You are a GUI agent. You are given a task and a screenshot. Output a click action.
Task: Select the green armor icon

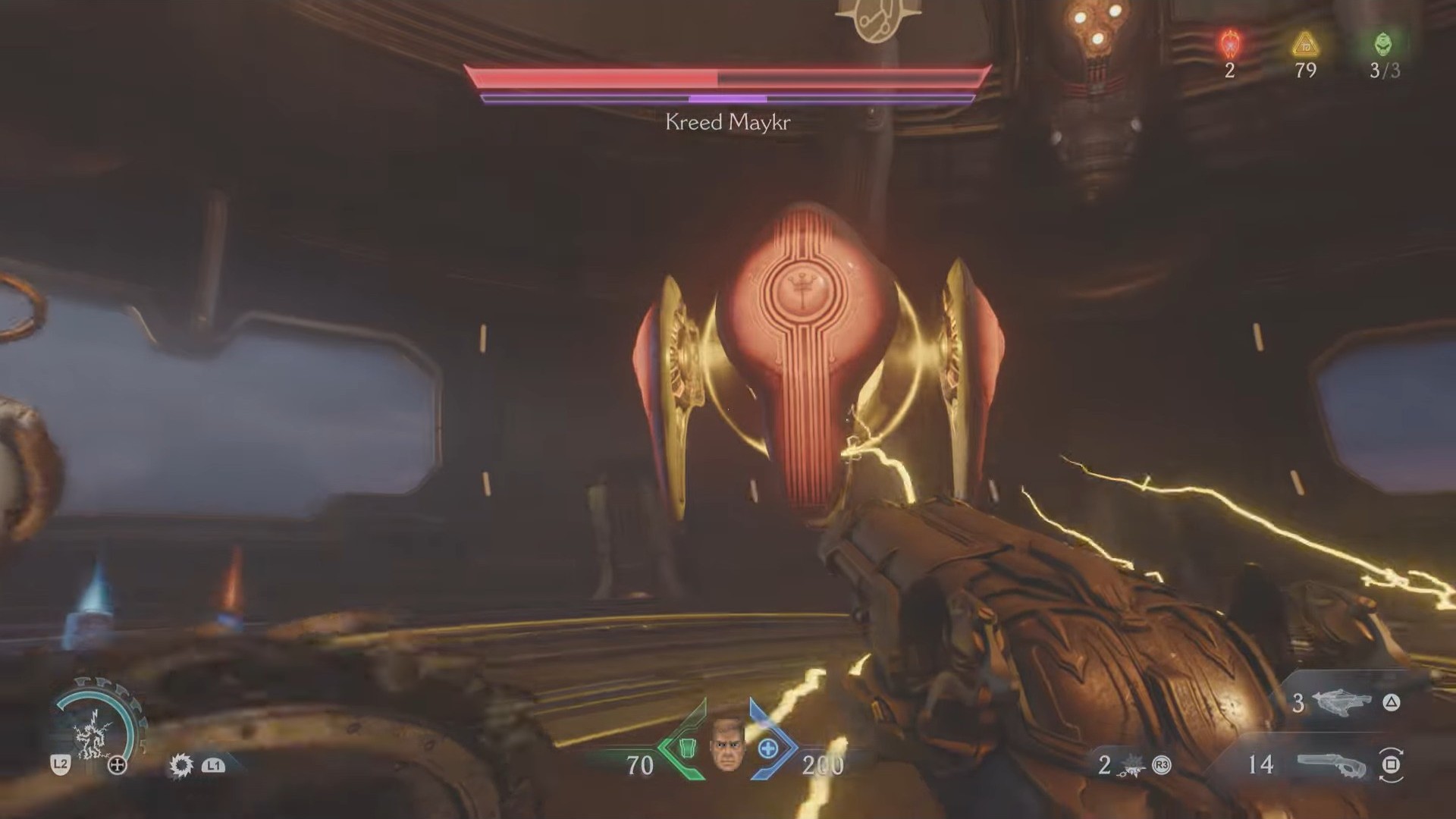[686, 747]
